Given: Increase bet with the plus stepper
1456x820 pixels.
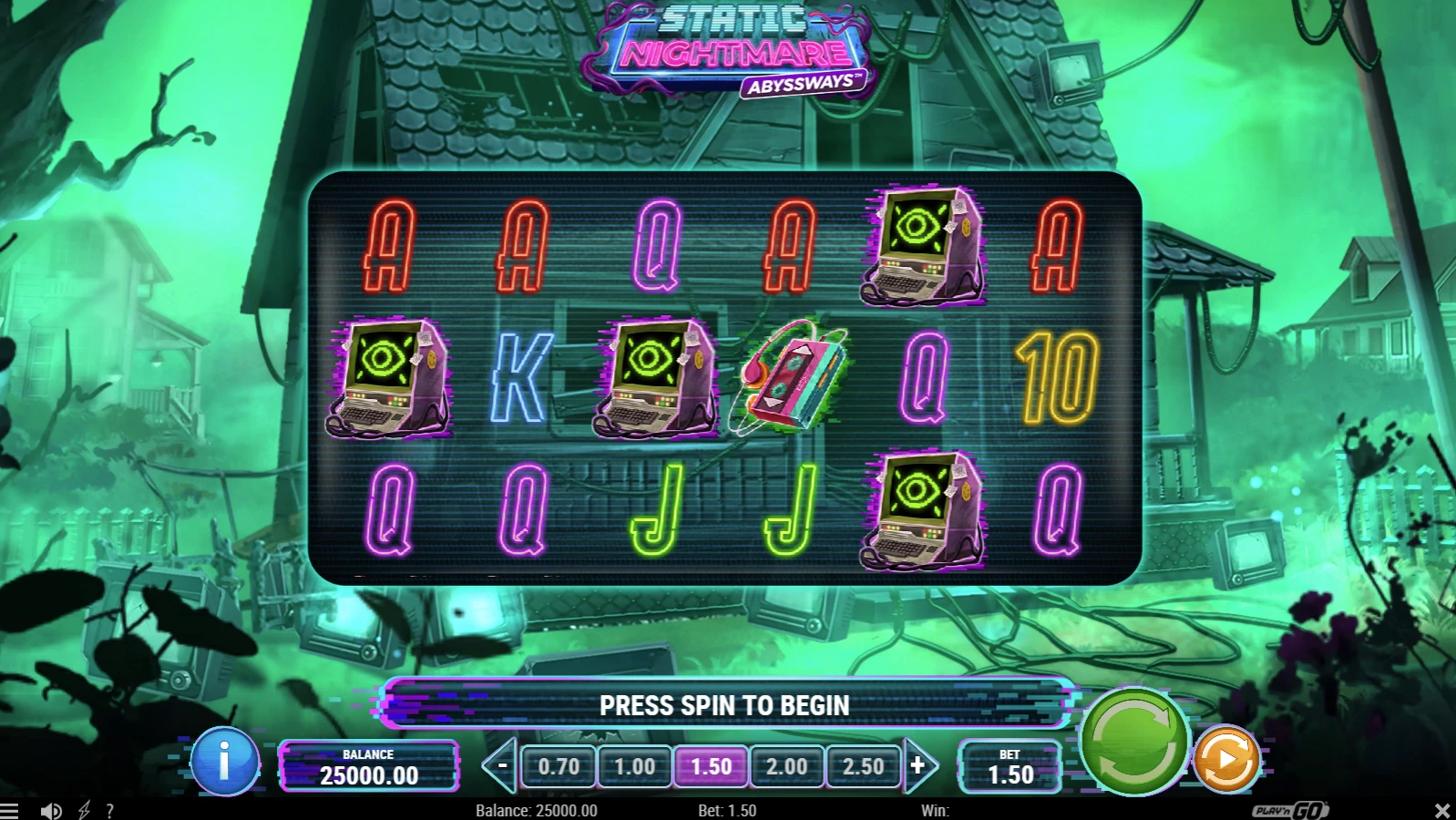Looking at the screenshot, I should pos(918,766).
